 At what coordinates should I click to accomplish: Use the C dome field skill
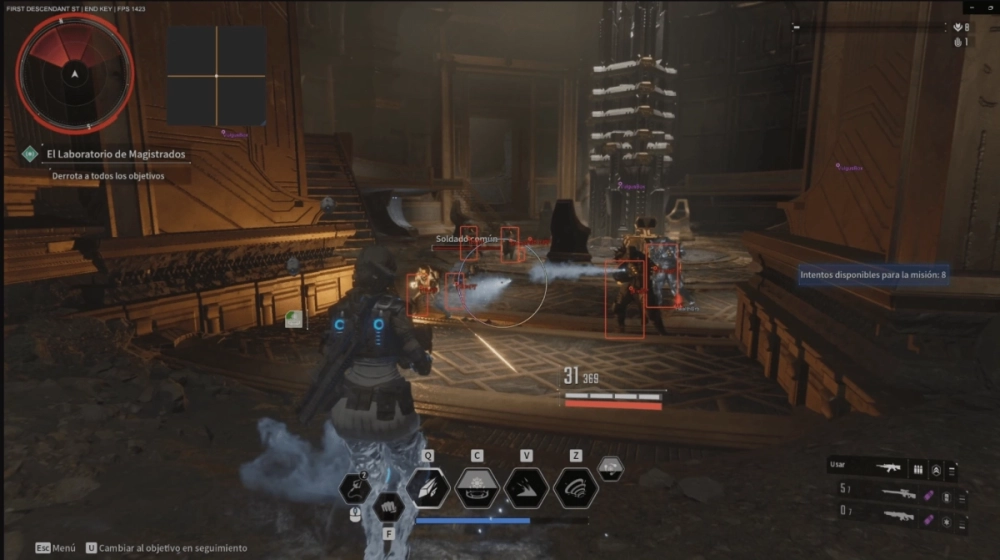tap(477, 487)
